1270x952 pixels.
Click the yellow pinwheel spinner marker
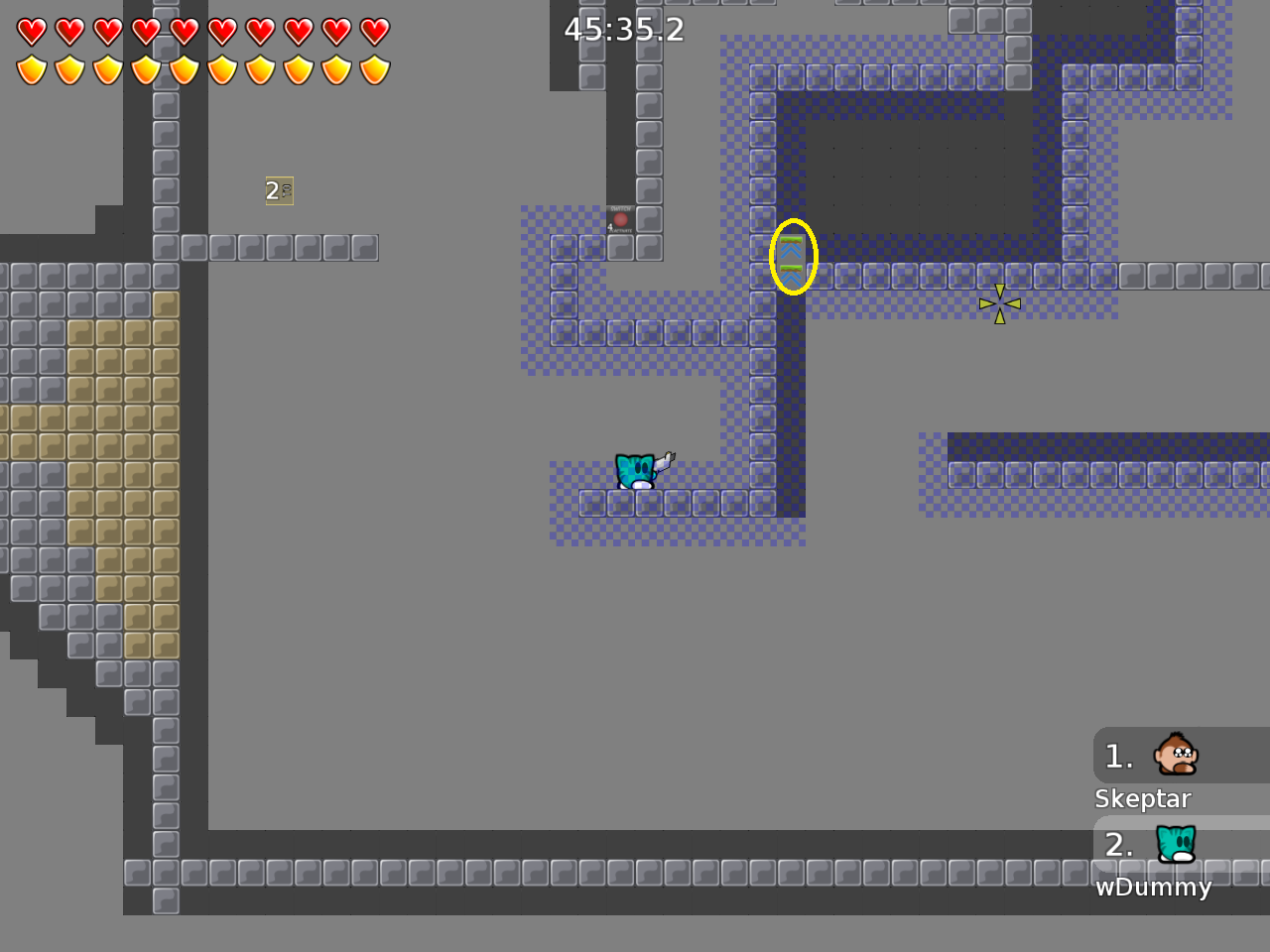[x=1000, y=303]
